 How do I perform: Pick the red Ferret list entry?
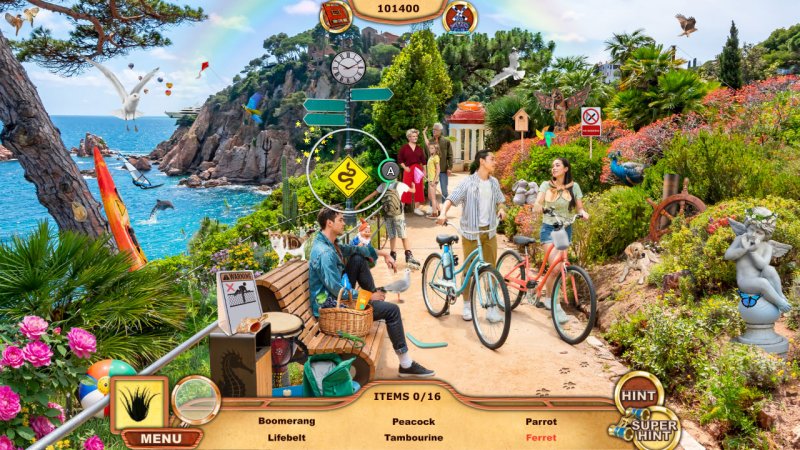click(x=541, y=437)
